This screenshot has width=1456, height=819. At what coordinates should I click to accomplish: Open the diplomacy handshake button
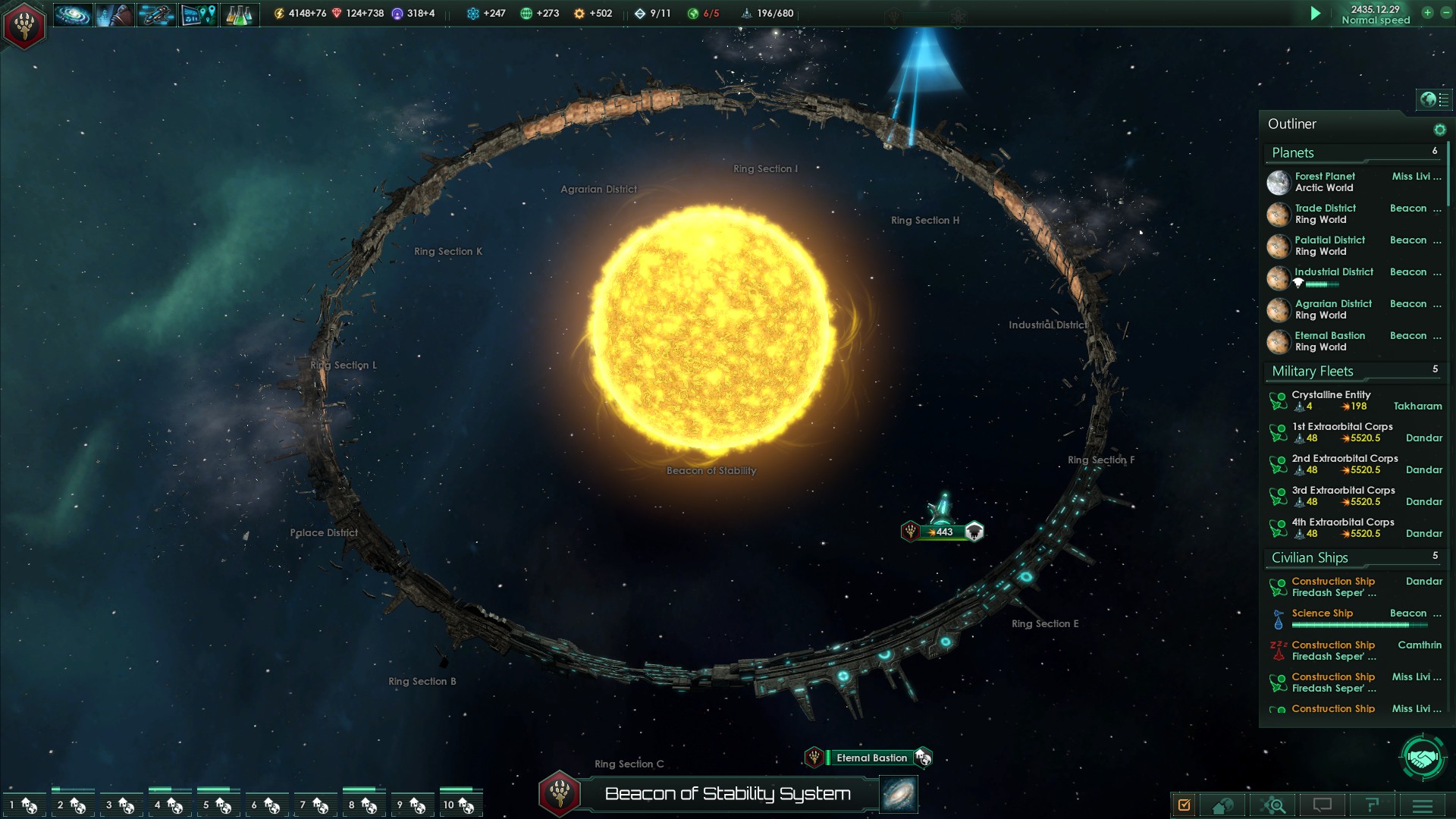click(1423, 758)
